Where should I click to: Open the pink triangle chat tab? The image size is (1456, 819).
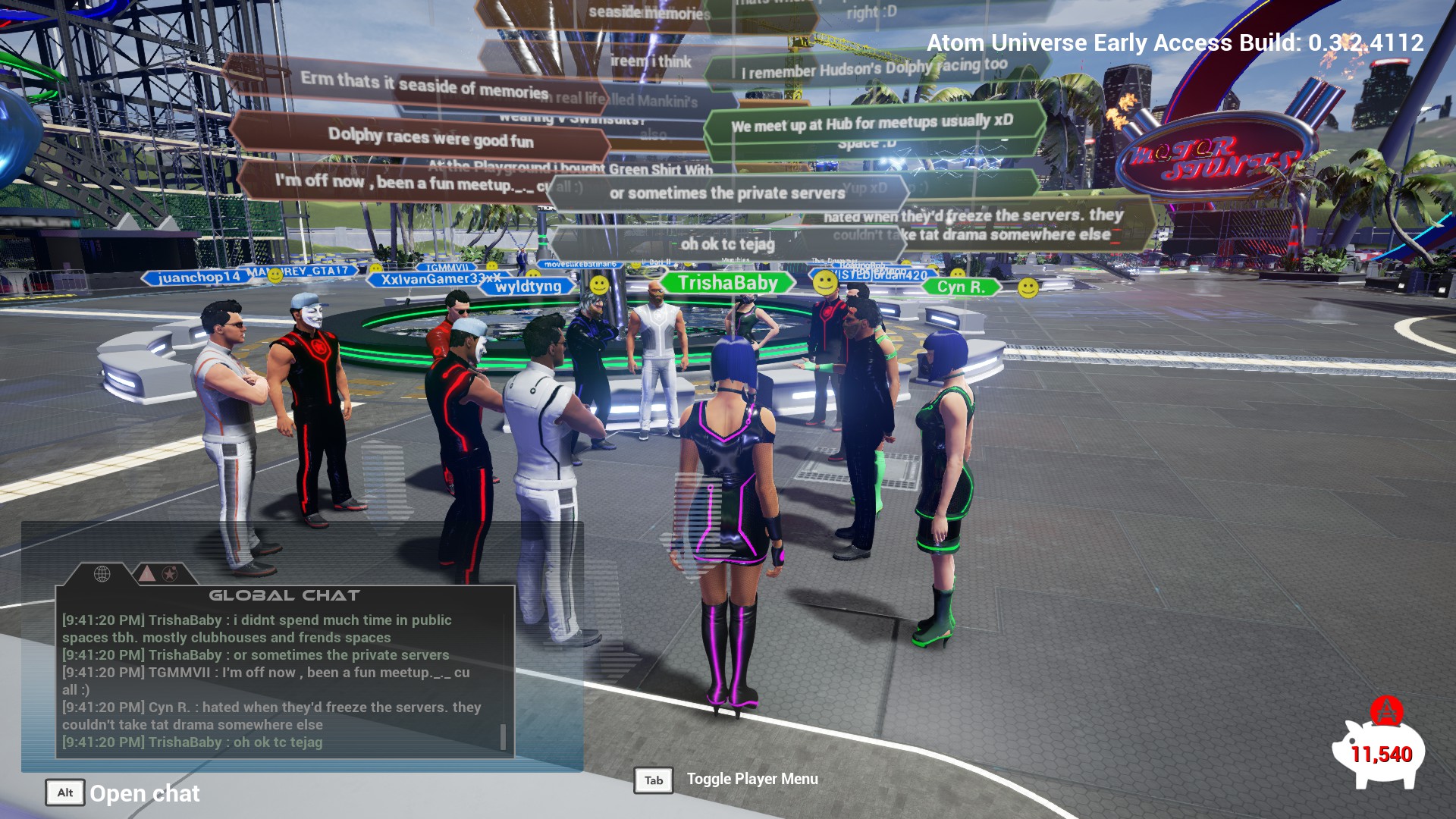(x=147, y=573)
